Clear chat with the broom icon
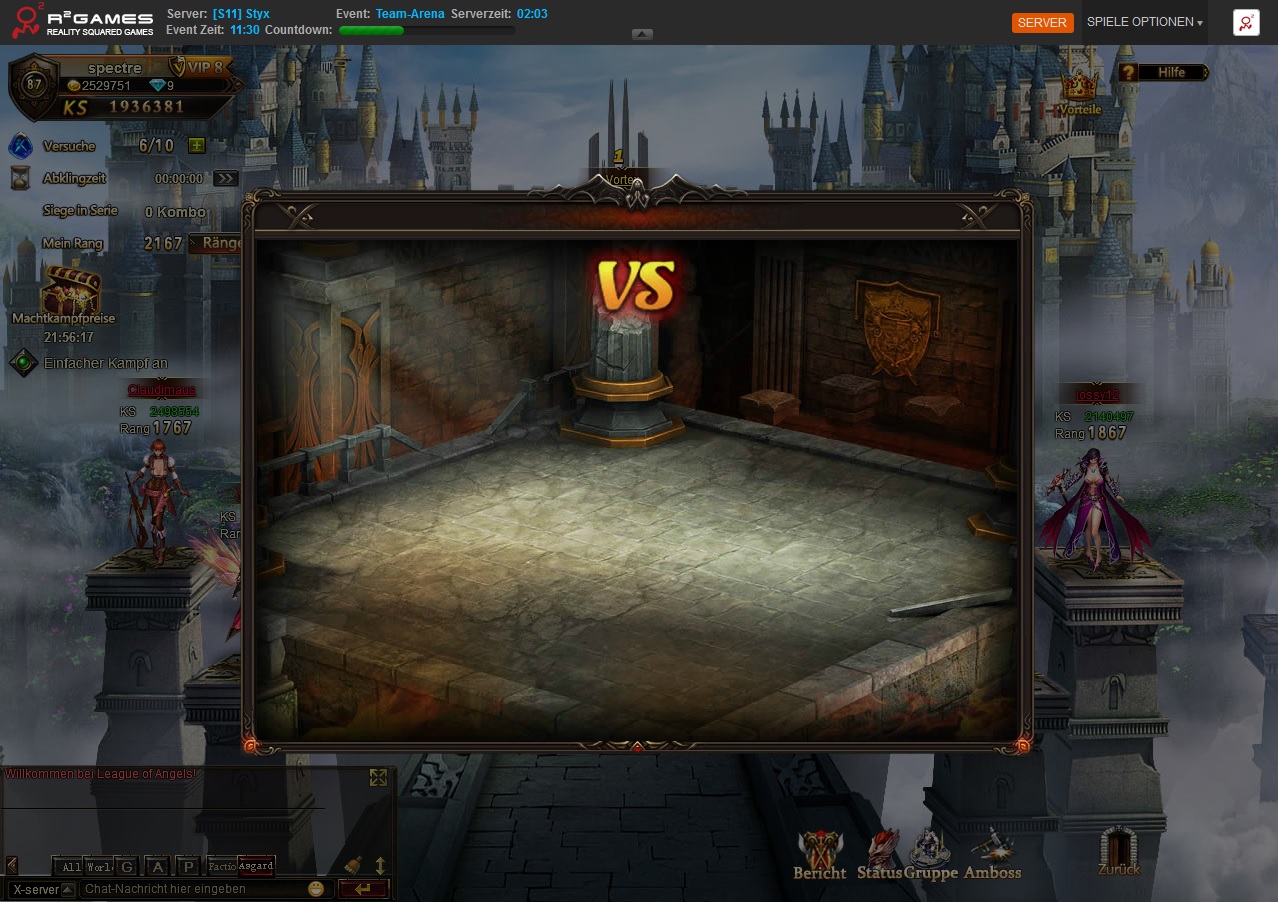 click(353, 865)
